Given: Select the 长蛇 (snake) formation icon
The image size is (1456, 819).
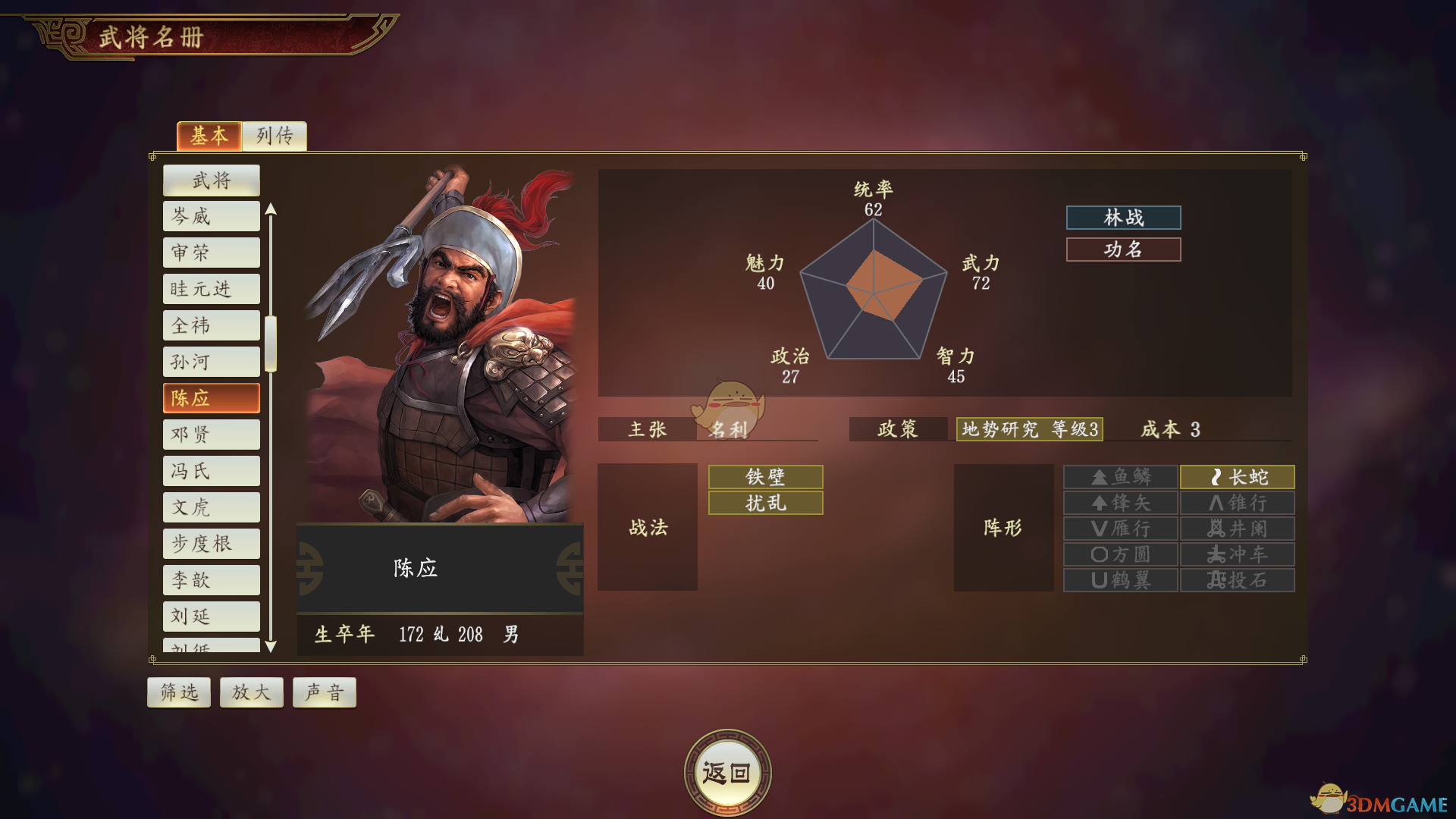Looking at the screenshot, I should point(1236,477).
